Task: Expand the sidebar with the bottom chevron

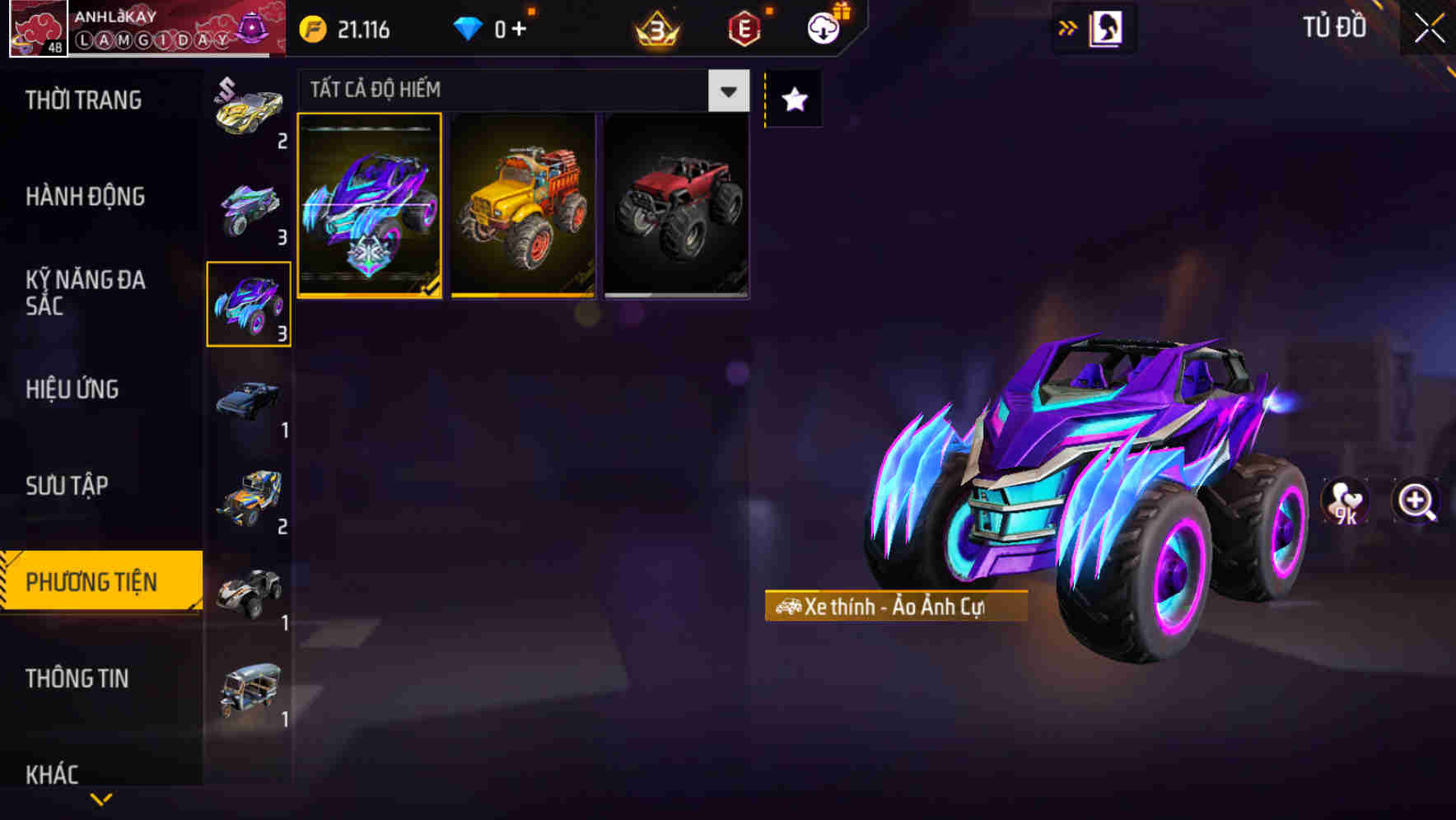Action: click(100, 799)
